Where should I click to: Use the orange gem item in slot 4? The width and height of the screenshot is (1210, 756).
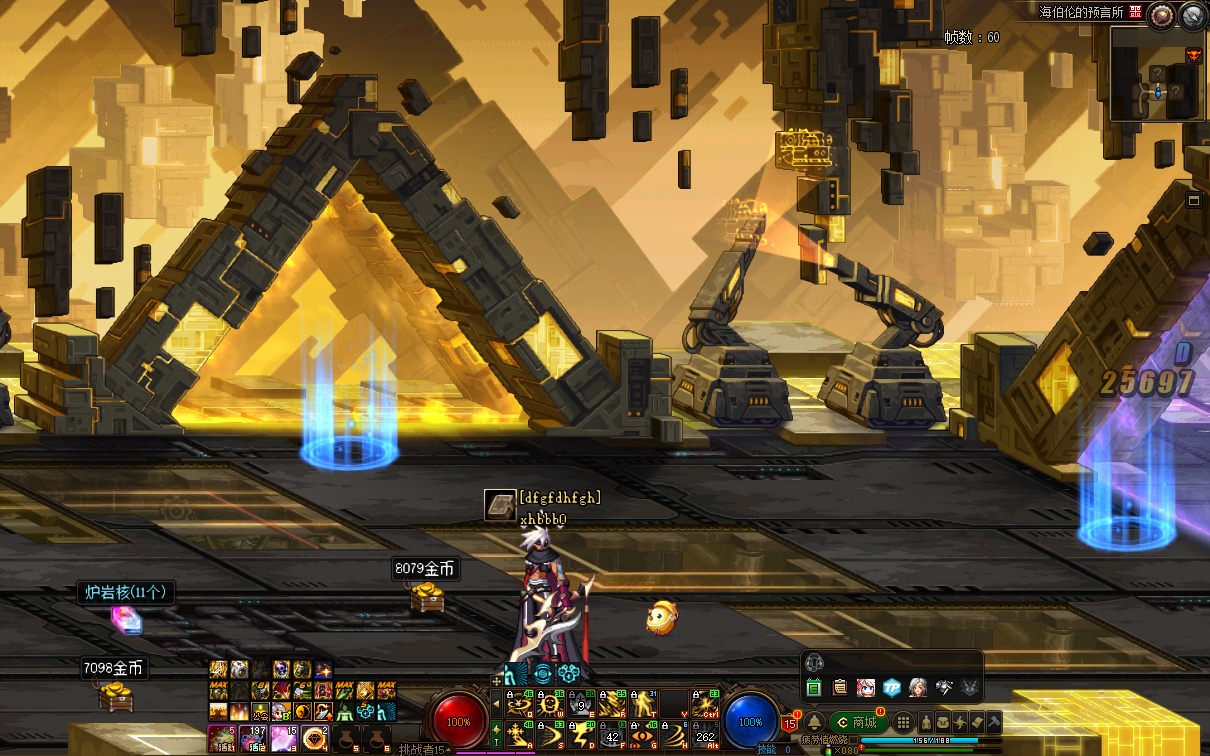click(317, 739)
